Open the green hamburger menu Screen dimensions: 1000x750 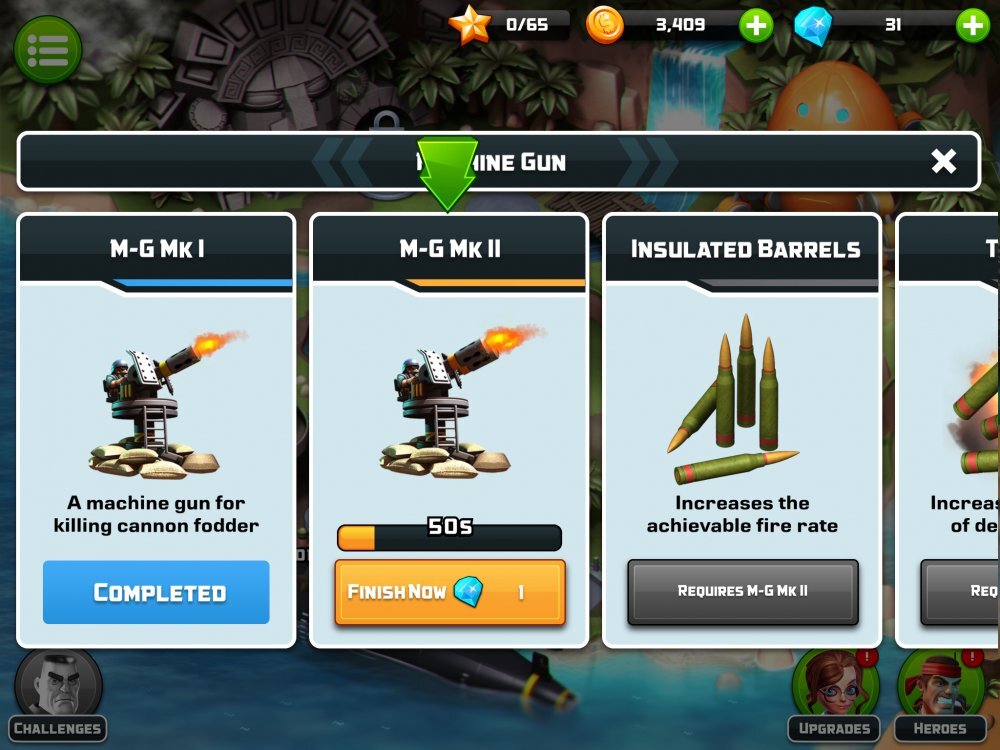coord(47,48)
